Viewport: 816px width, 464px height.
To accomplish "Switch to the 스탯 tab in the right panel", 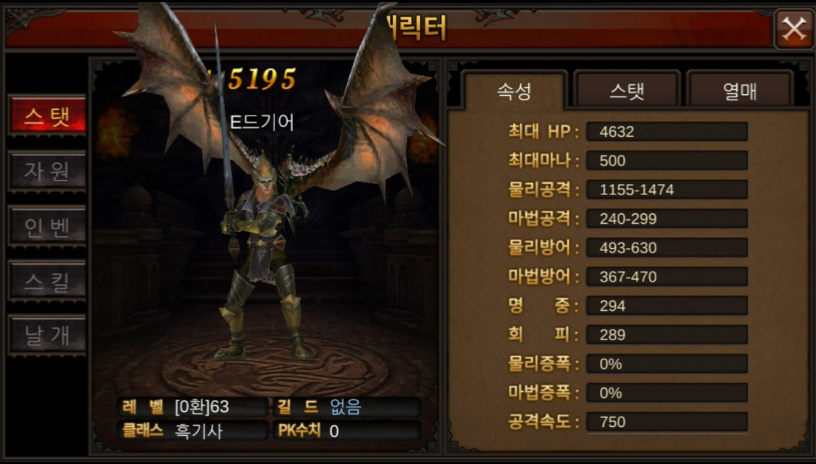I will (627, 92).
